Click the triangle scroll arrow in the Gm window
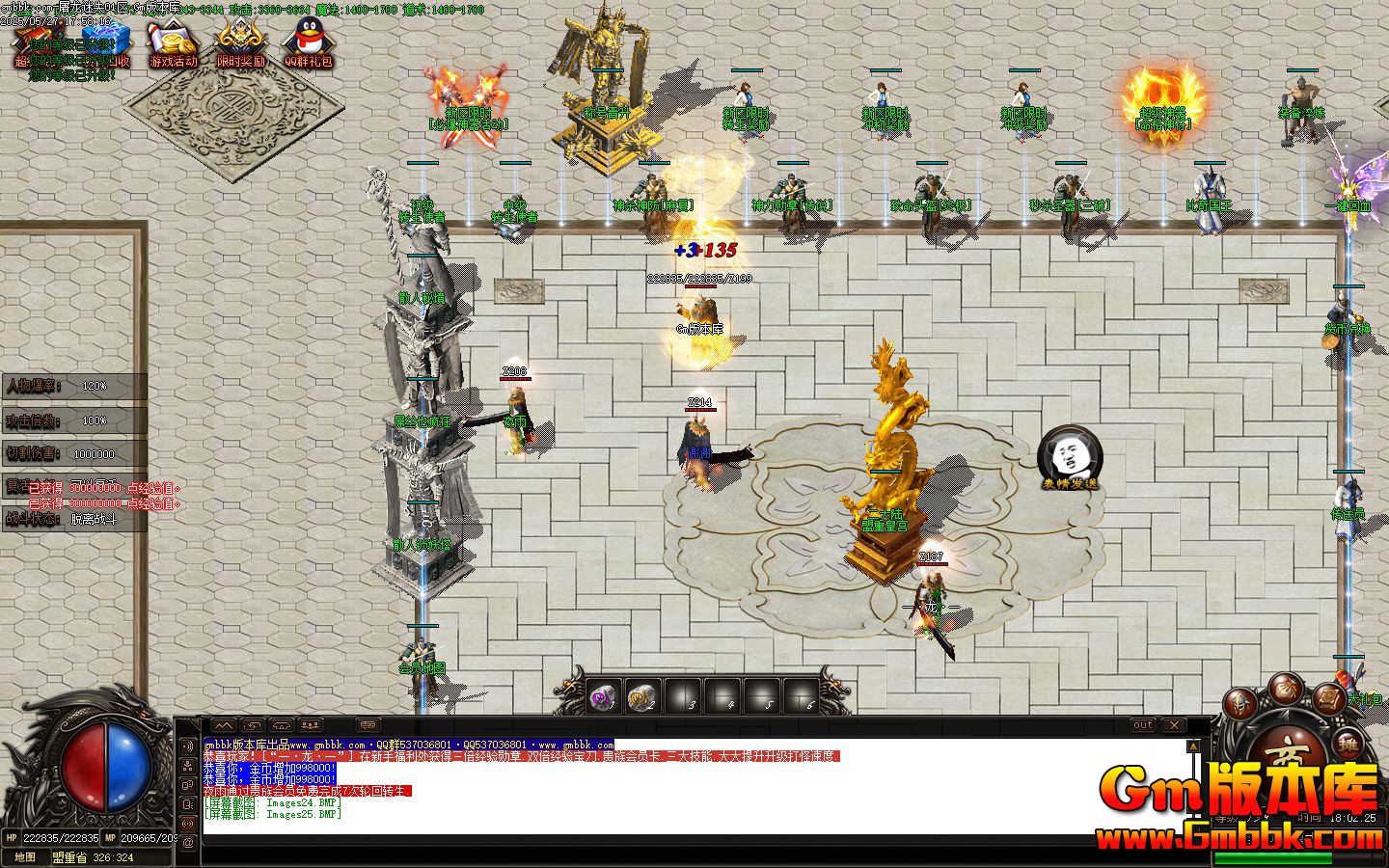The image size is (1389, 868). [x=1193, y=746]
